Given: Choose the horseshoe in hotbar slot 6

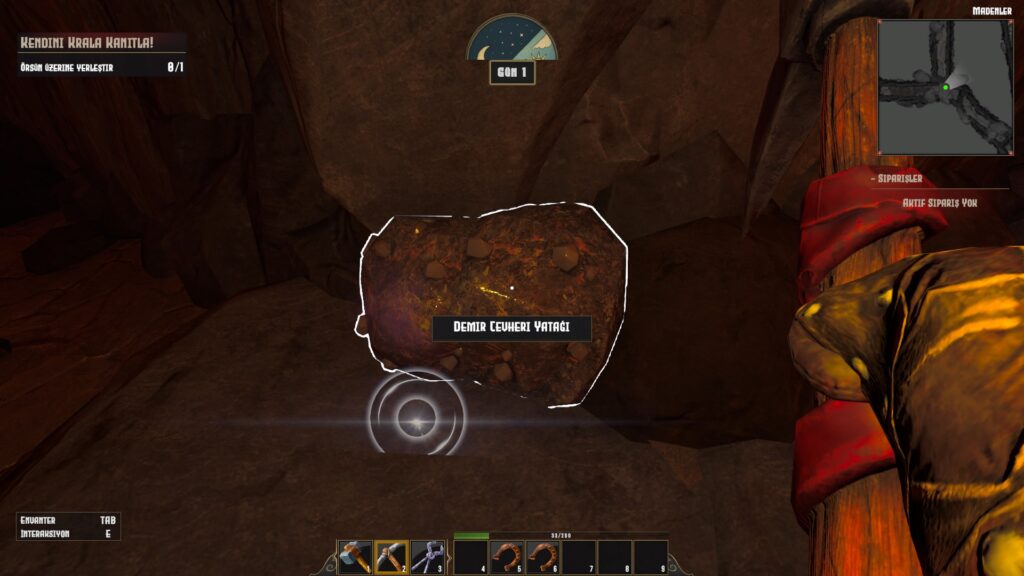Looking at the screenshot, I should coord(542,557).
